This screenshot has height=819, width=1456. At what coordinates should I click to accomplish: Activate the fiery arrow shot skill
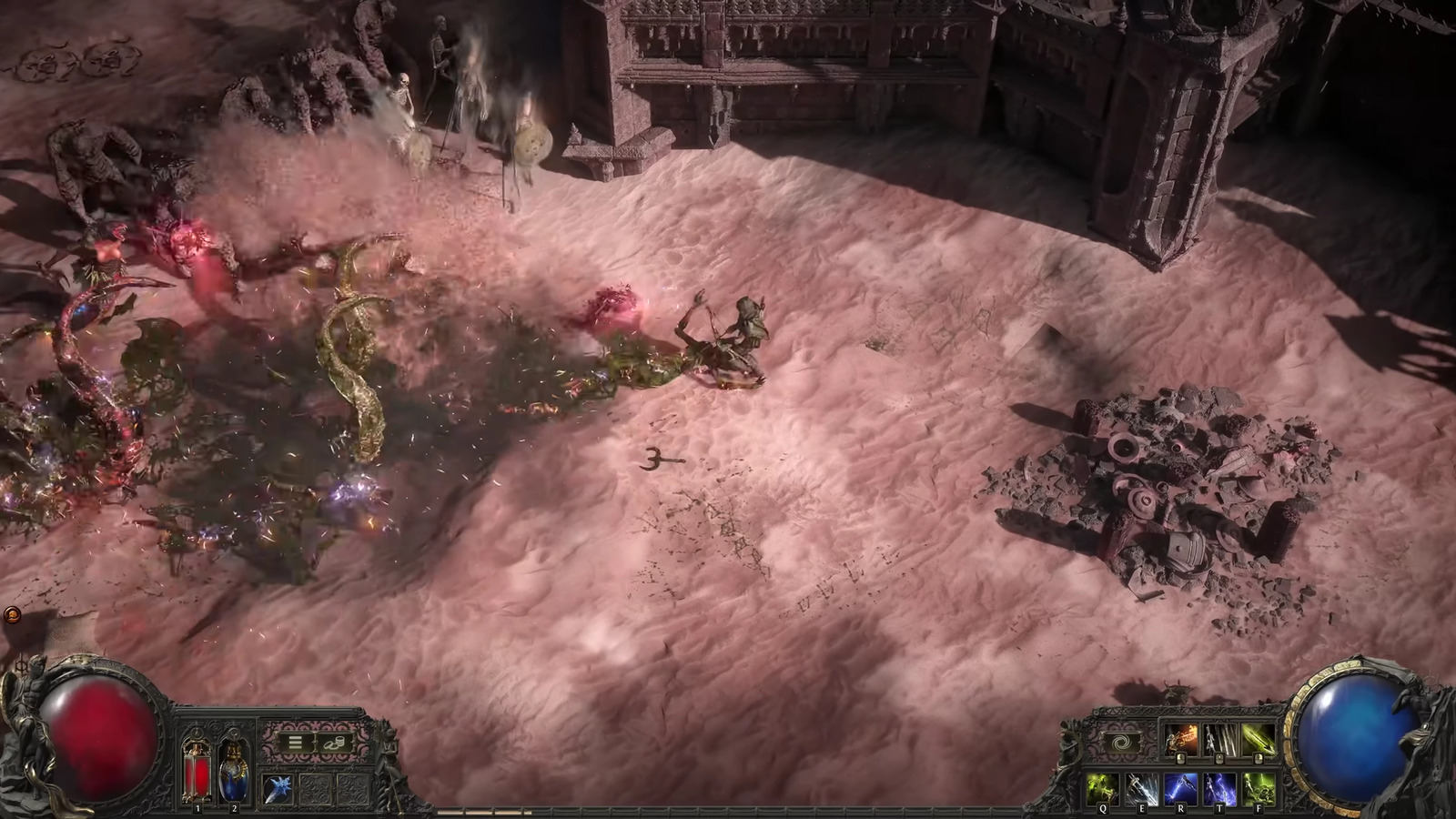coord(1182,742)
